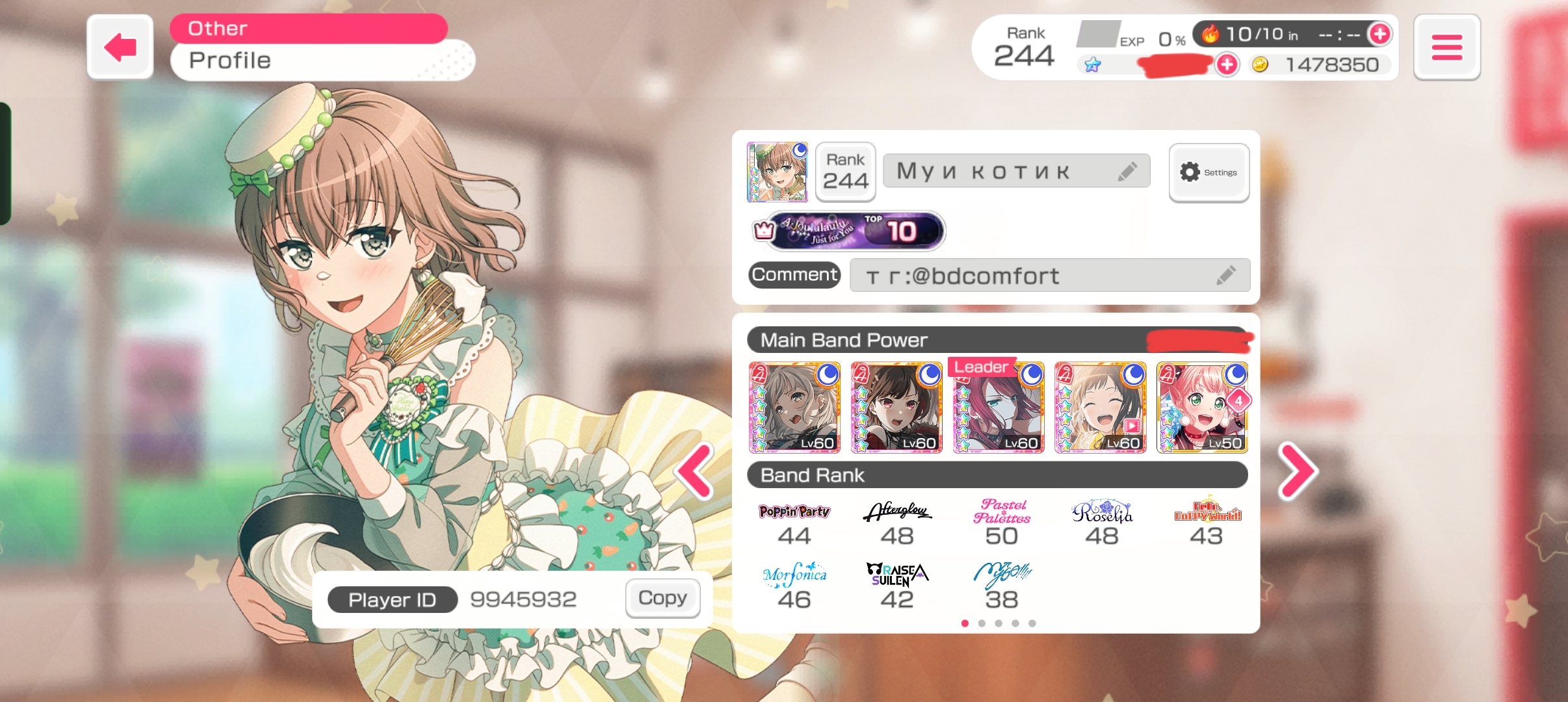Copy the Player ID

coord(662,598)
